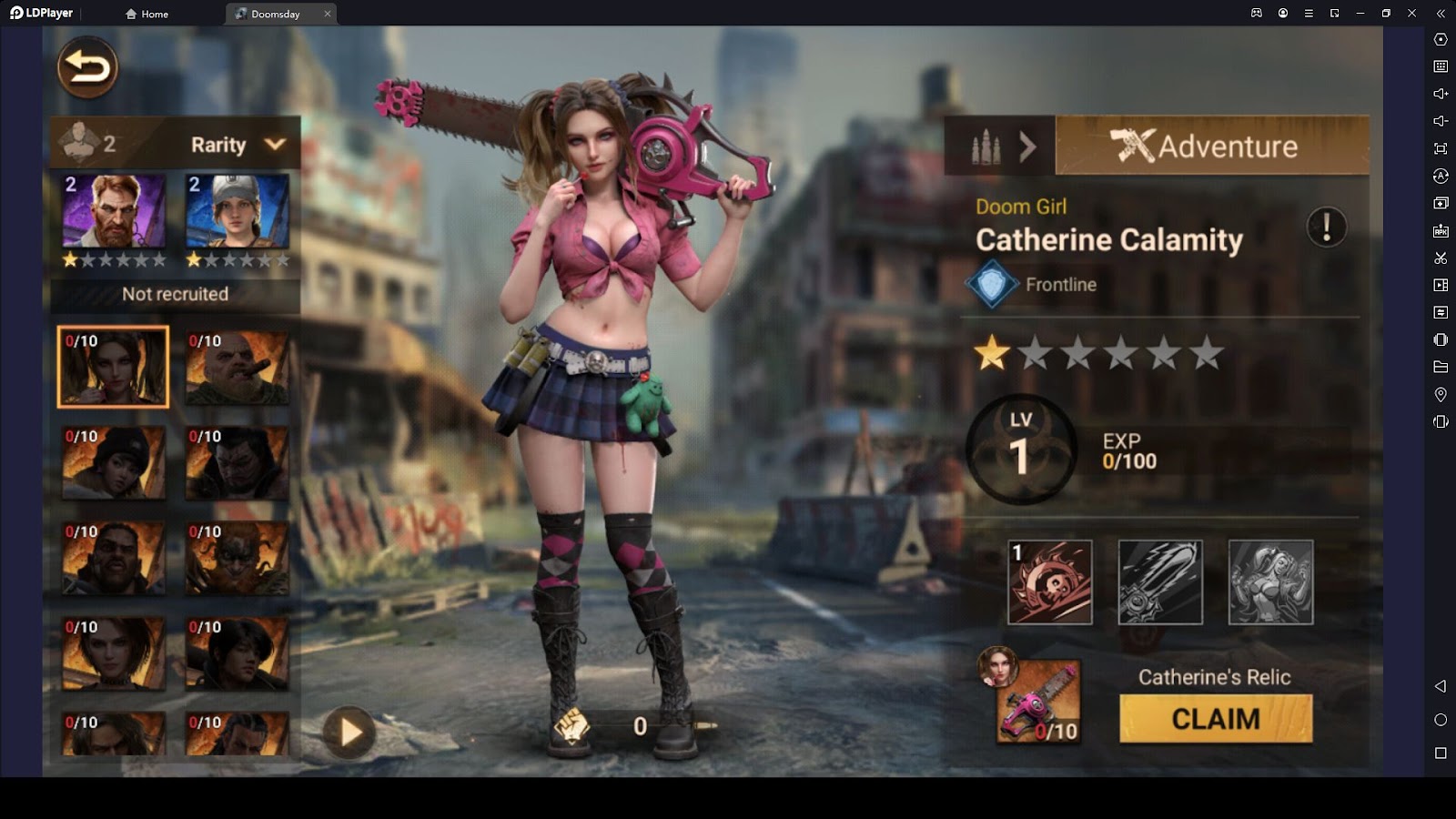Viewport: 1456px width, 819px height.
Task: View the locked chainsaw skill icon
Action: coord(1160,582)
